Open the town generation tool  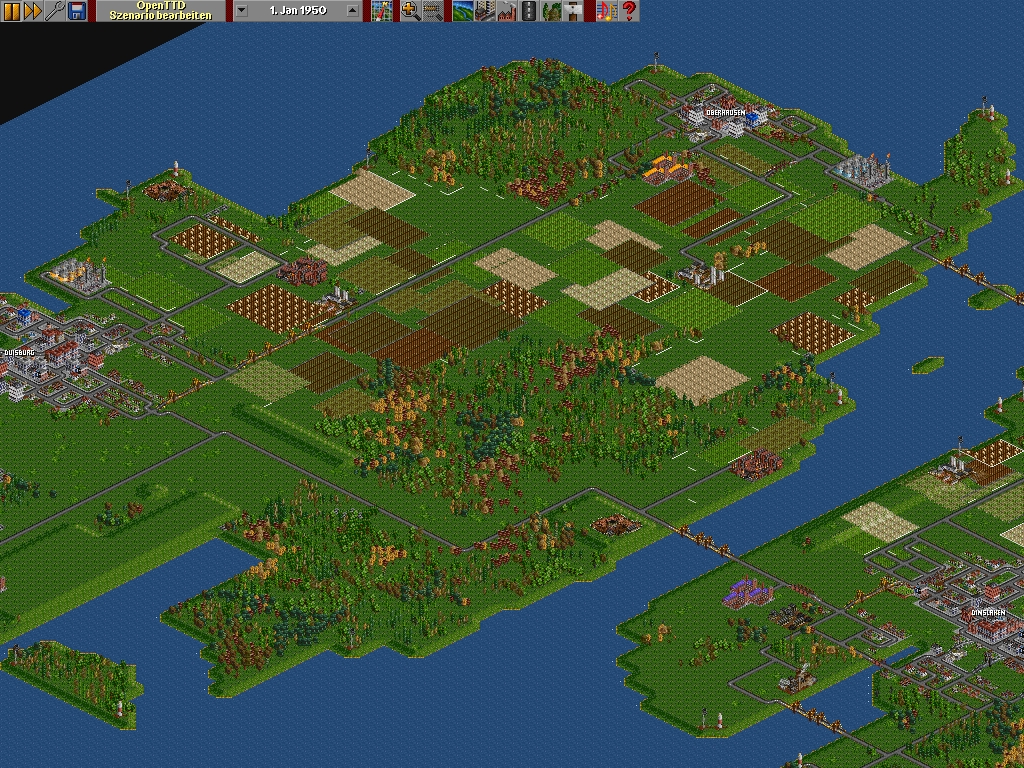point(484,11)
